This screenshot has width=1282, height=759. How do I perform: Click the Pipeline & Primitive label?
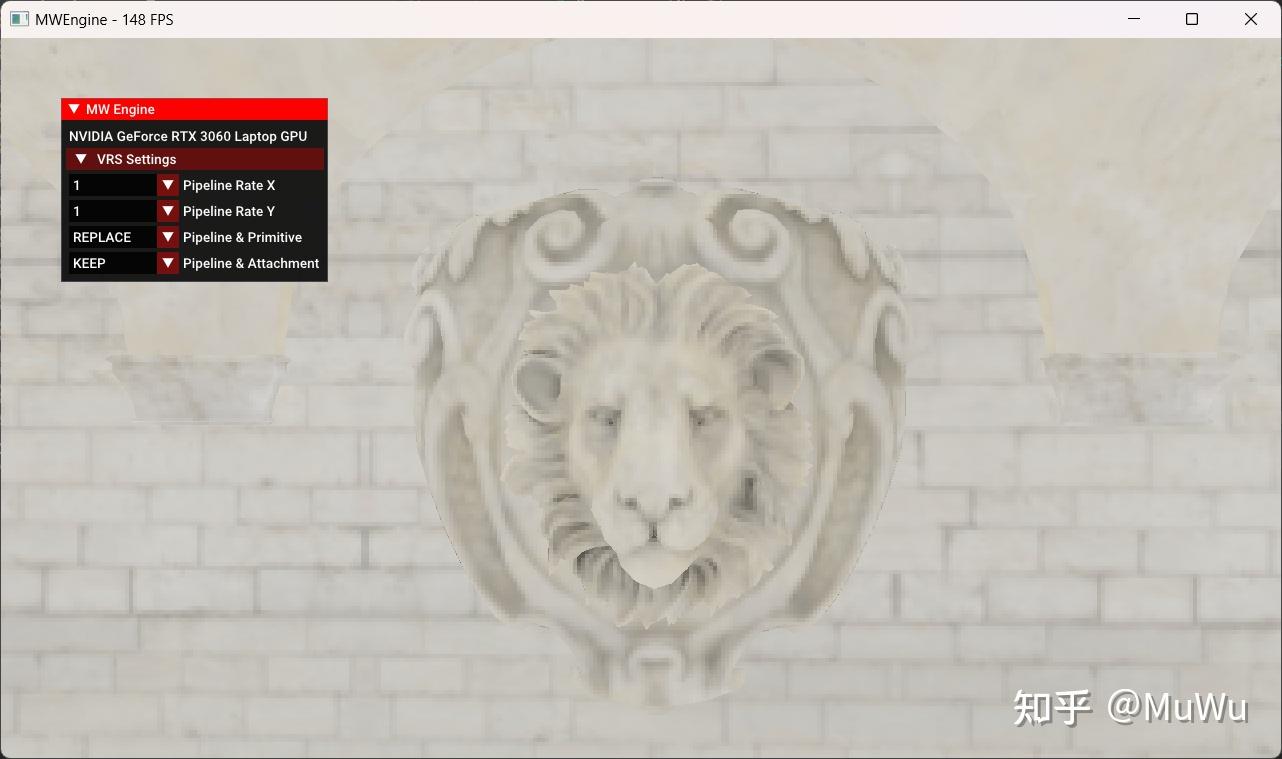[x=242, y=237]
